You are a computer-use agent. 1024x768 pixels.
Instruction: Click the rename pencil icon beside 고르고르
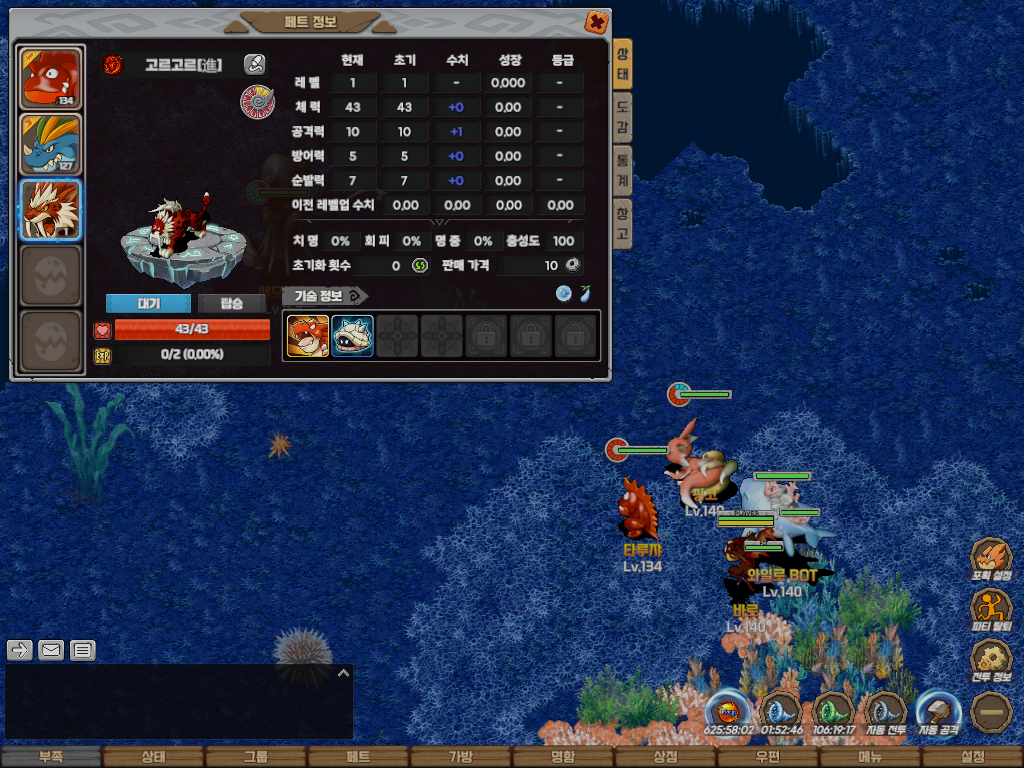click(255, 65)
